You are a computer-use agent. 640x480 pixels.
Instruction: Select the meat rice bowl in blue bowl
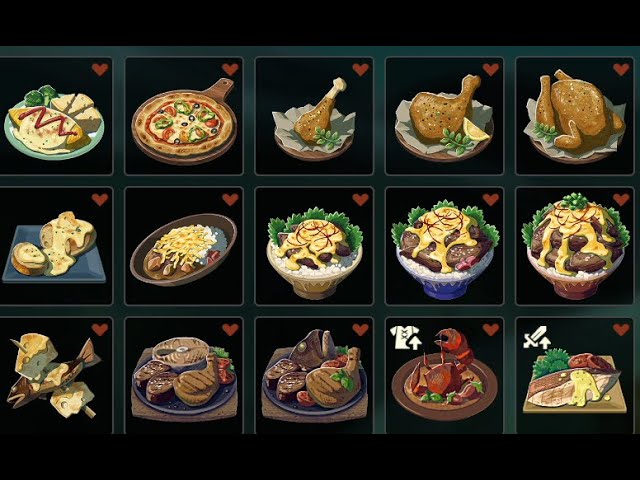tap(443, 250)
